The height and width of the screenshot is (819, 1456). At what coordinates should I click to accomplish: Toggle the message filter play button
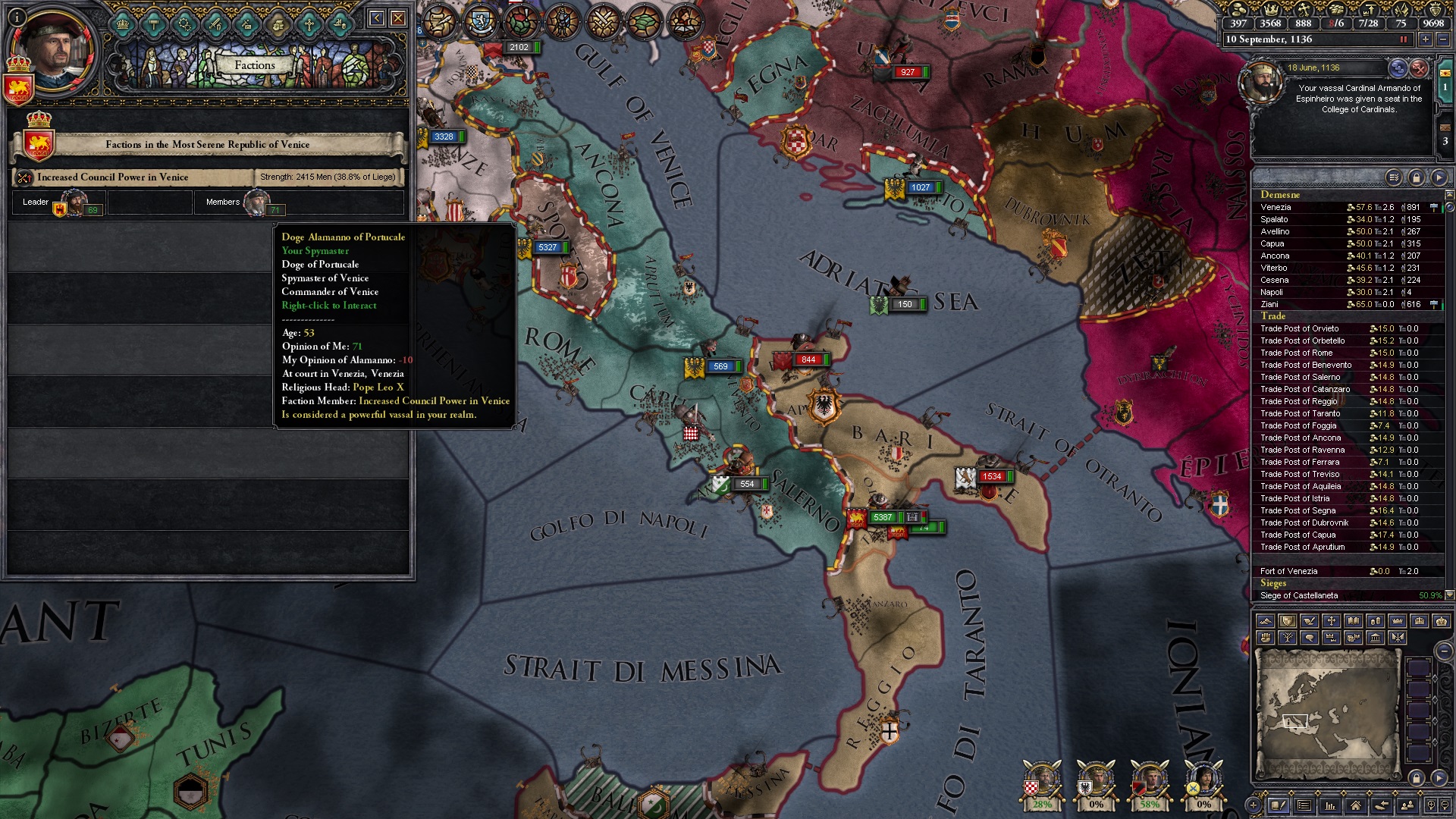click(1438, 176)
